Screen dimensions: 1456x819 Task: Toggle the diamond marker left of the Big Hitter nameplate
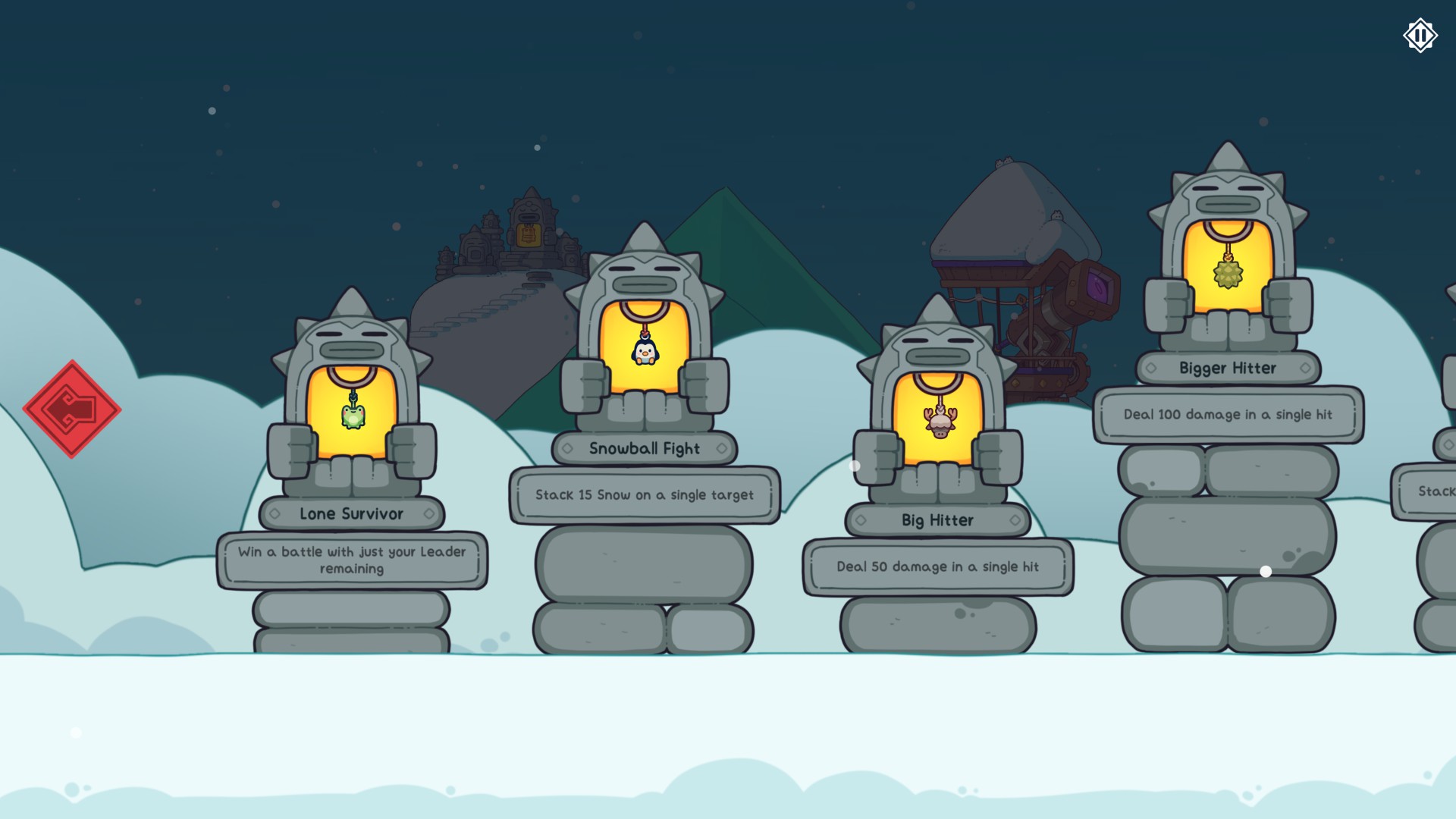(860, 520)
